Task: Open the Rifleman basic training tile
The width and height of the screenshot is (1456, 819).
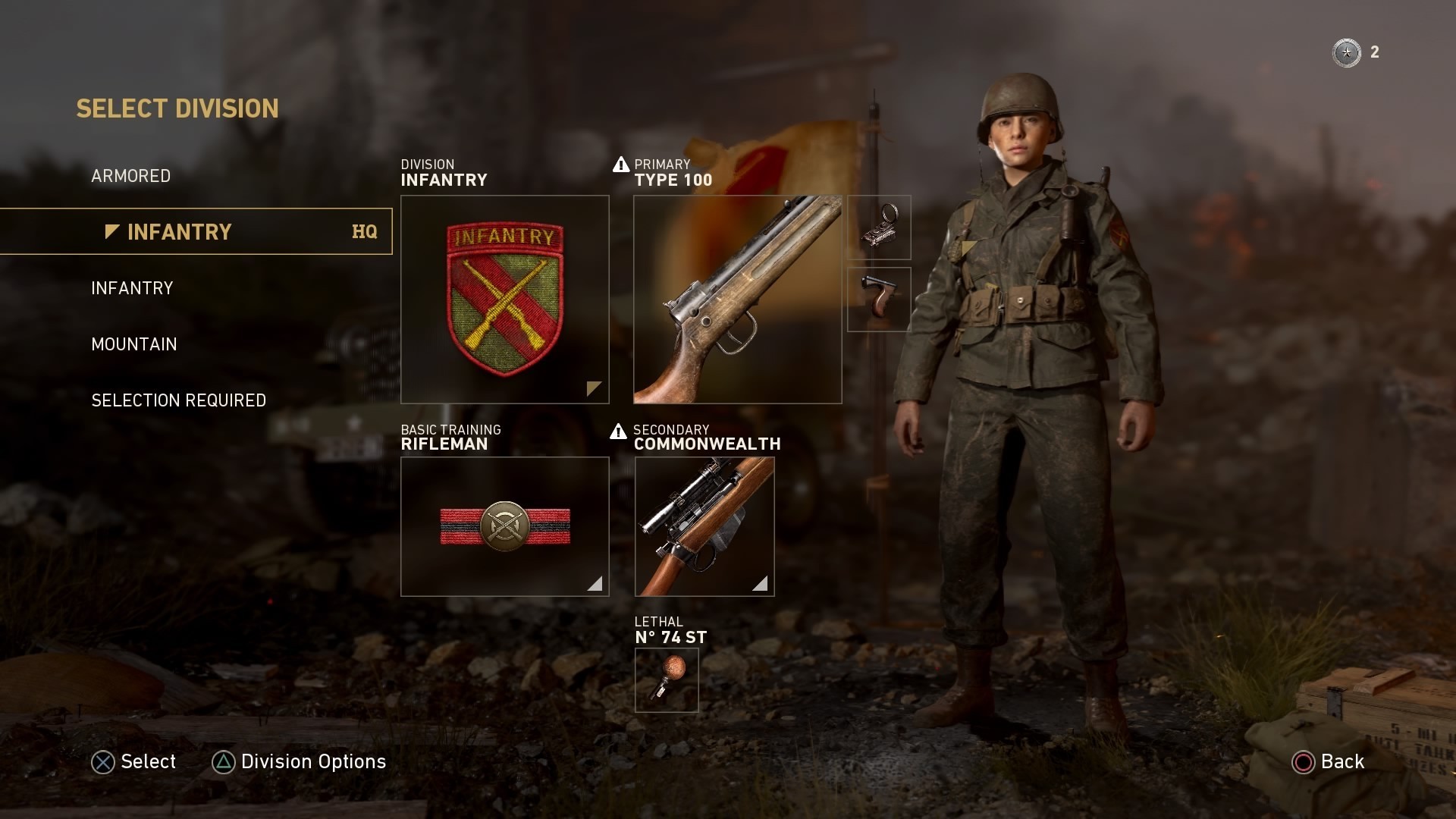Action: [x=504, y=526]
